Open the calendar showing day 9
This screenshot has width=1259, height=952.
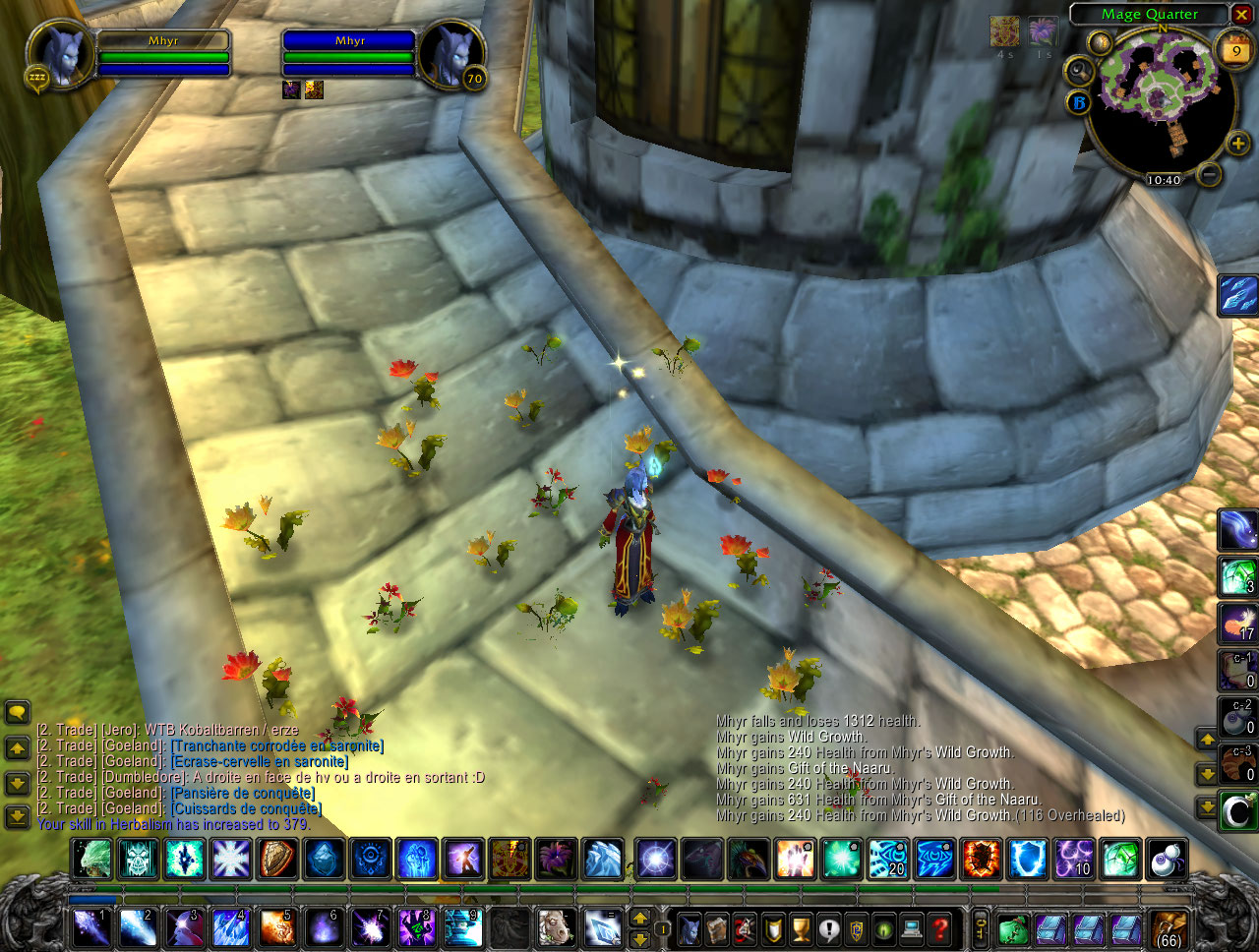[x=1235, y=50]
